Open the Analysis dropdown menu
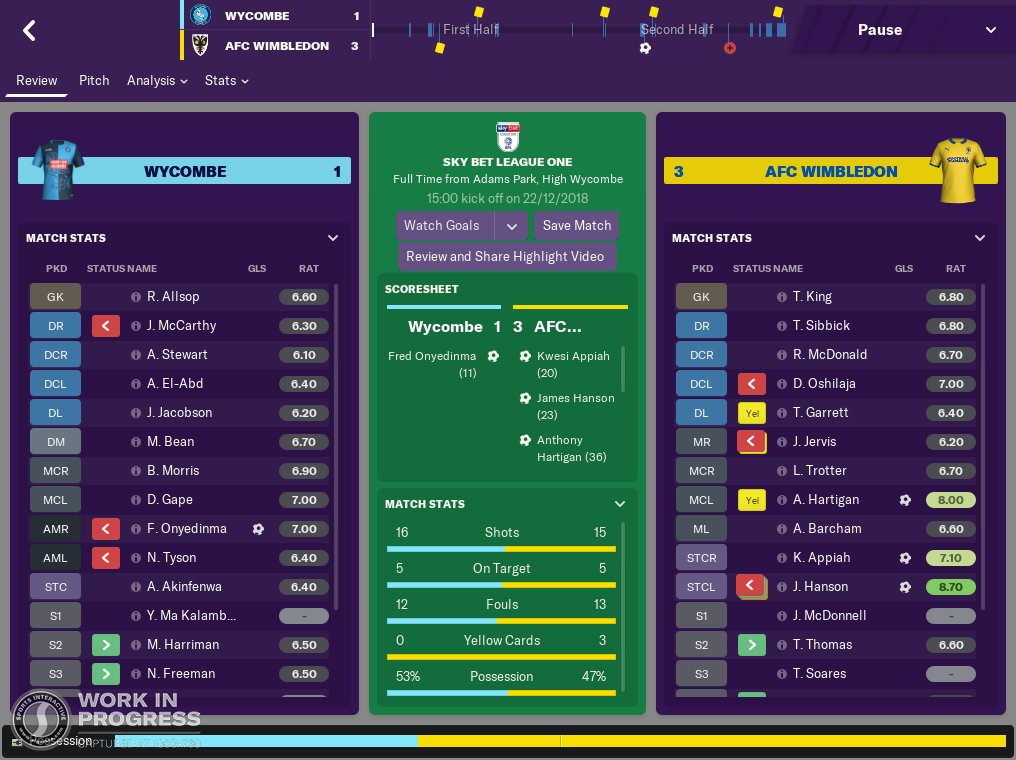 tap(157, 80)
